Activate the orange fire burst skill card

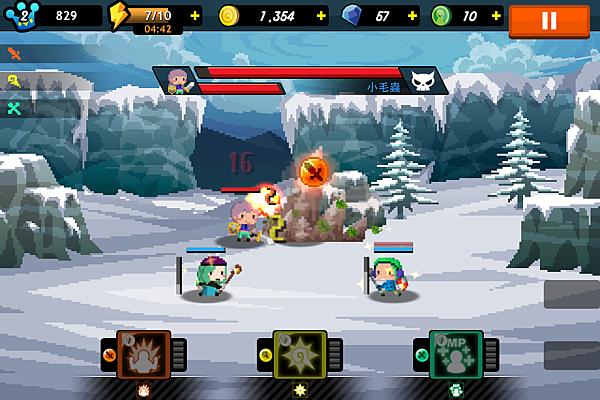tap(144, 355)
